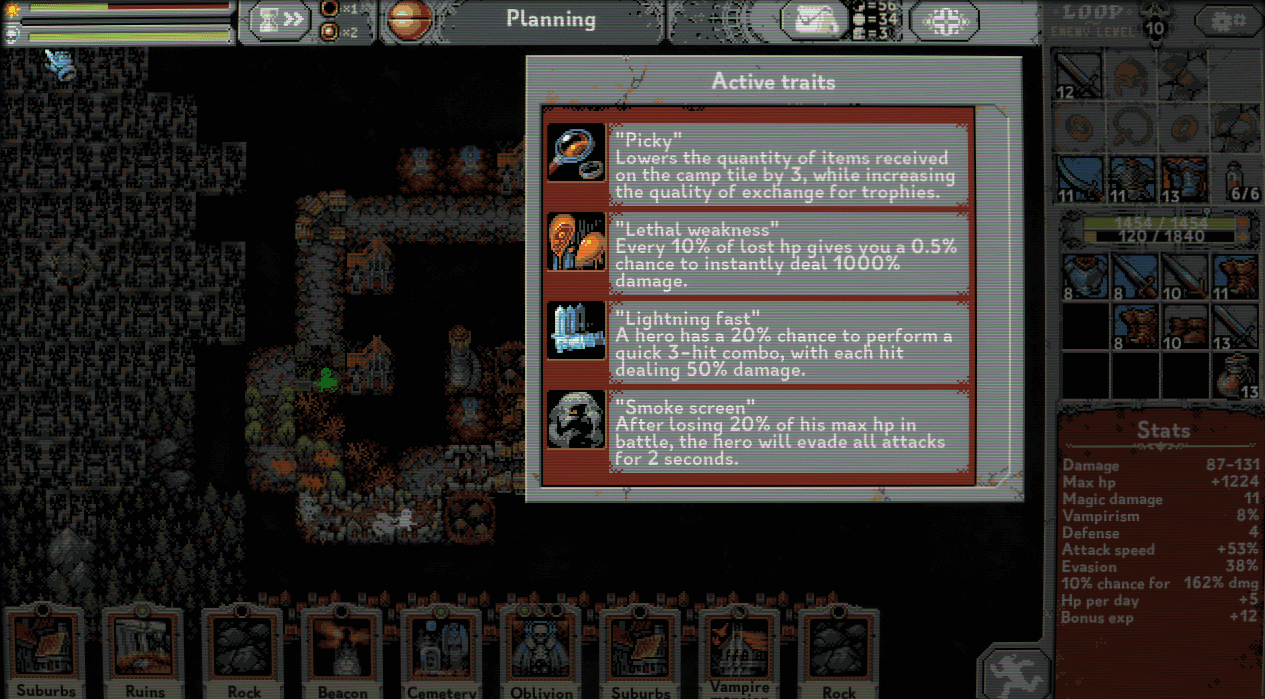The height and width of the screenshot is (699, 1265).
Task: Select the equipped level 12 sword slot
Action: click(x=1081, y=77)
